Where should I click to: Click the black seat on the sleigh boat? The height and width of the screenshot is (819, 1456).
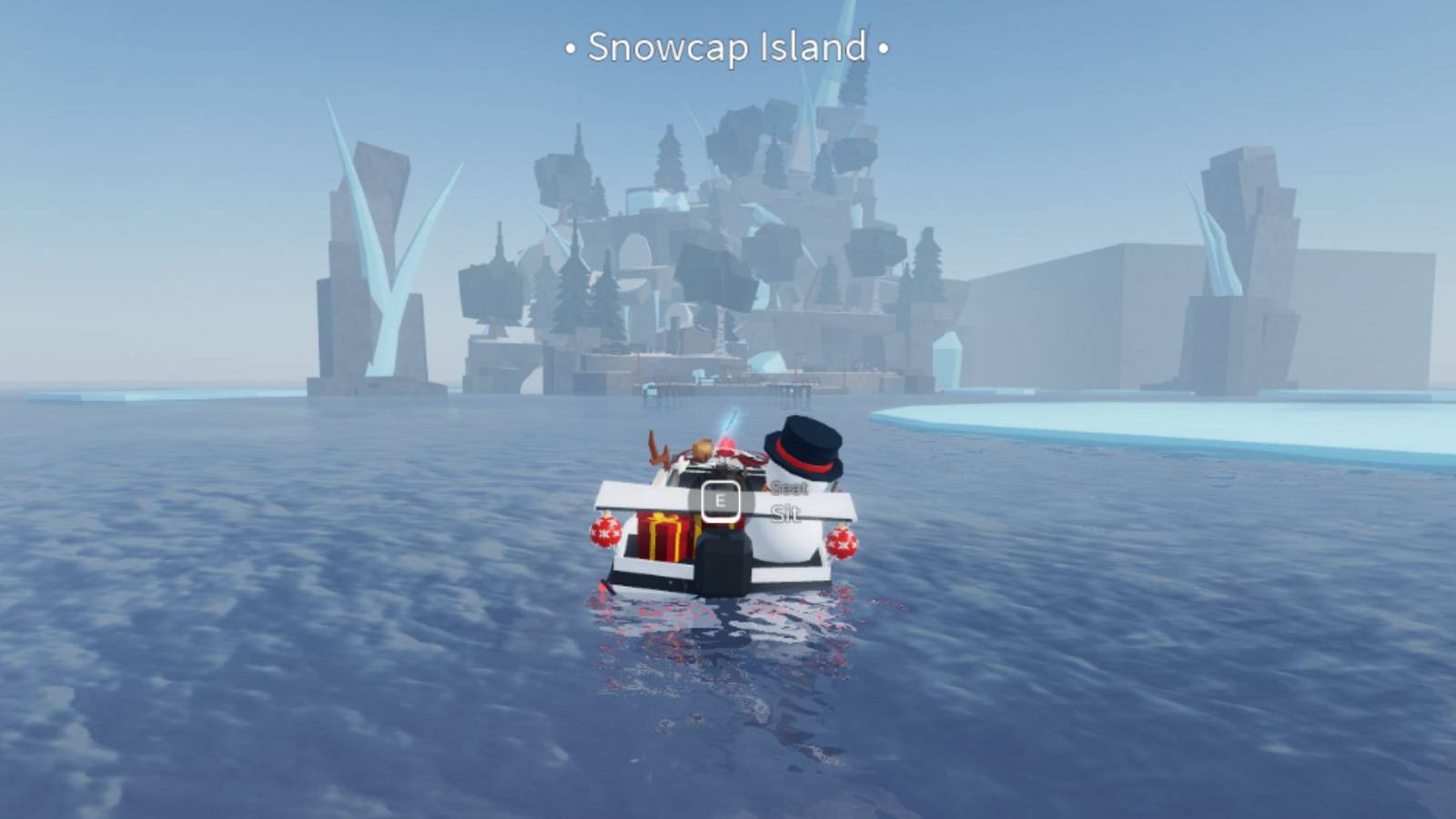click(722, 560)
